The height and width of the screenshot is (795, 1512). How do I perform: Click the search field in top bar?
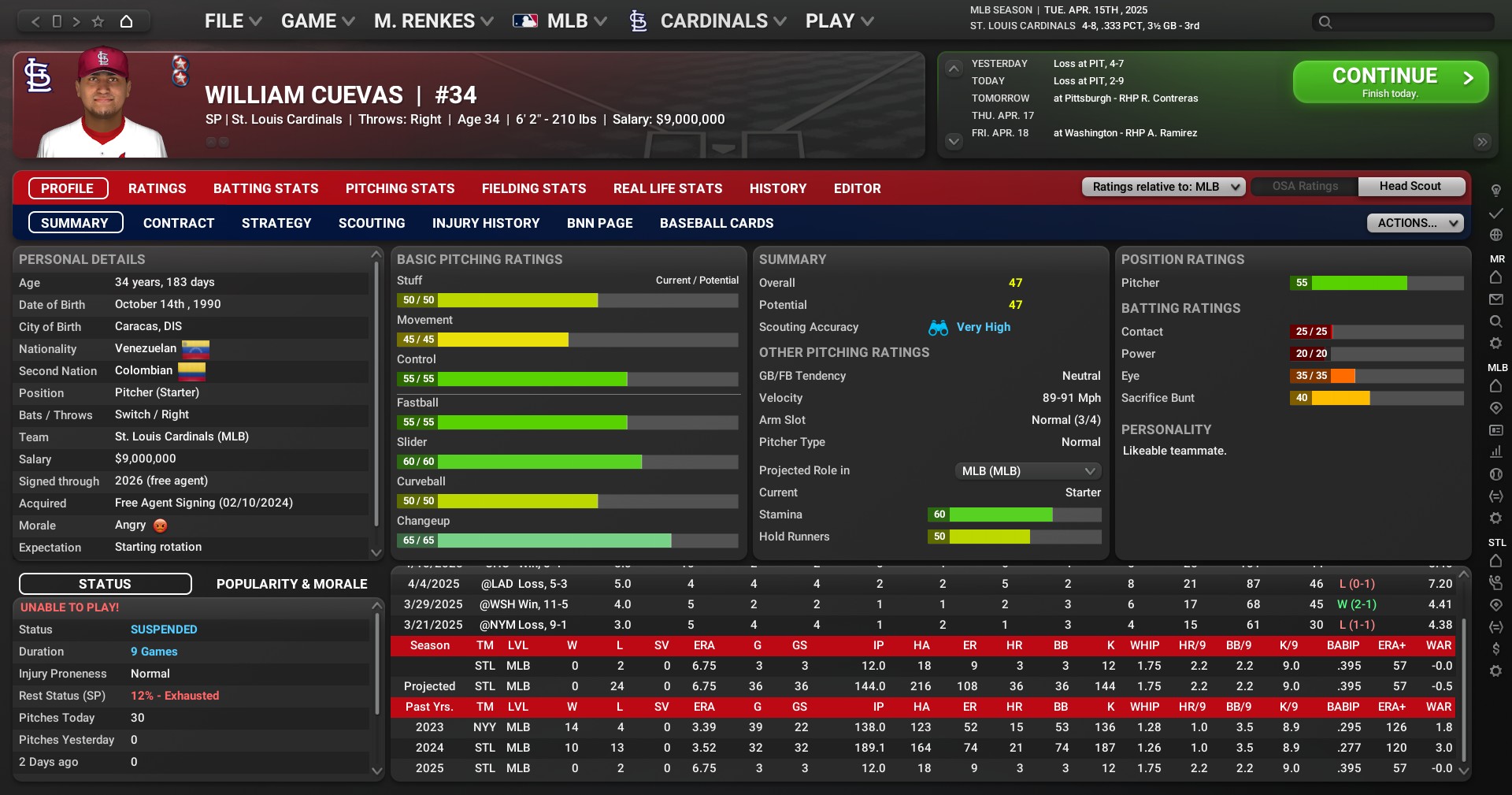click(x=1410, y=22)
